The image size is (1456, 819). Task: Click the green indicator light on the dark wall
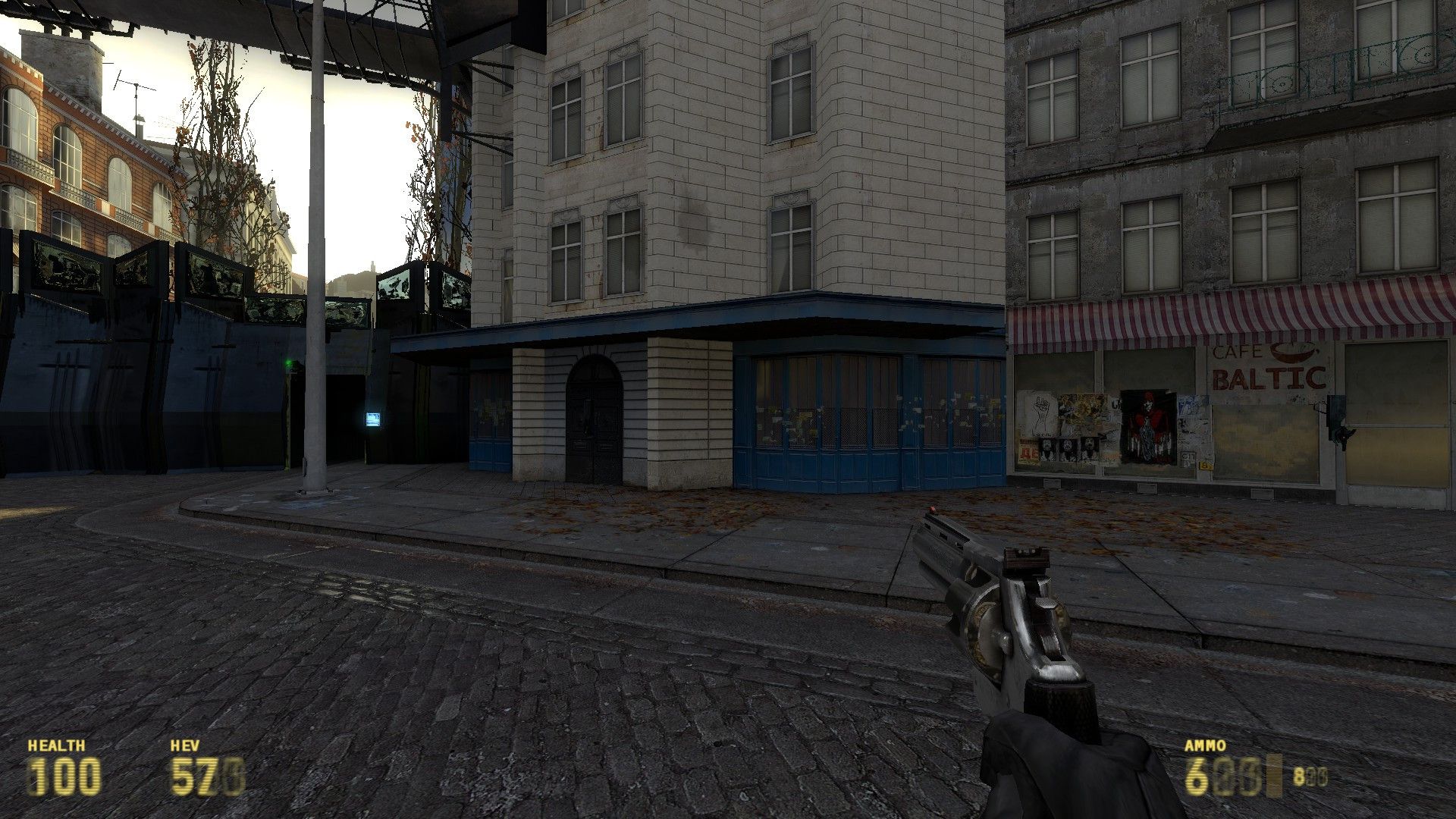tap(288, 362)
